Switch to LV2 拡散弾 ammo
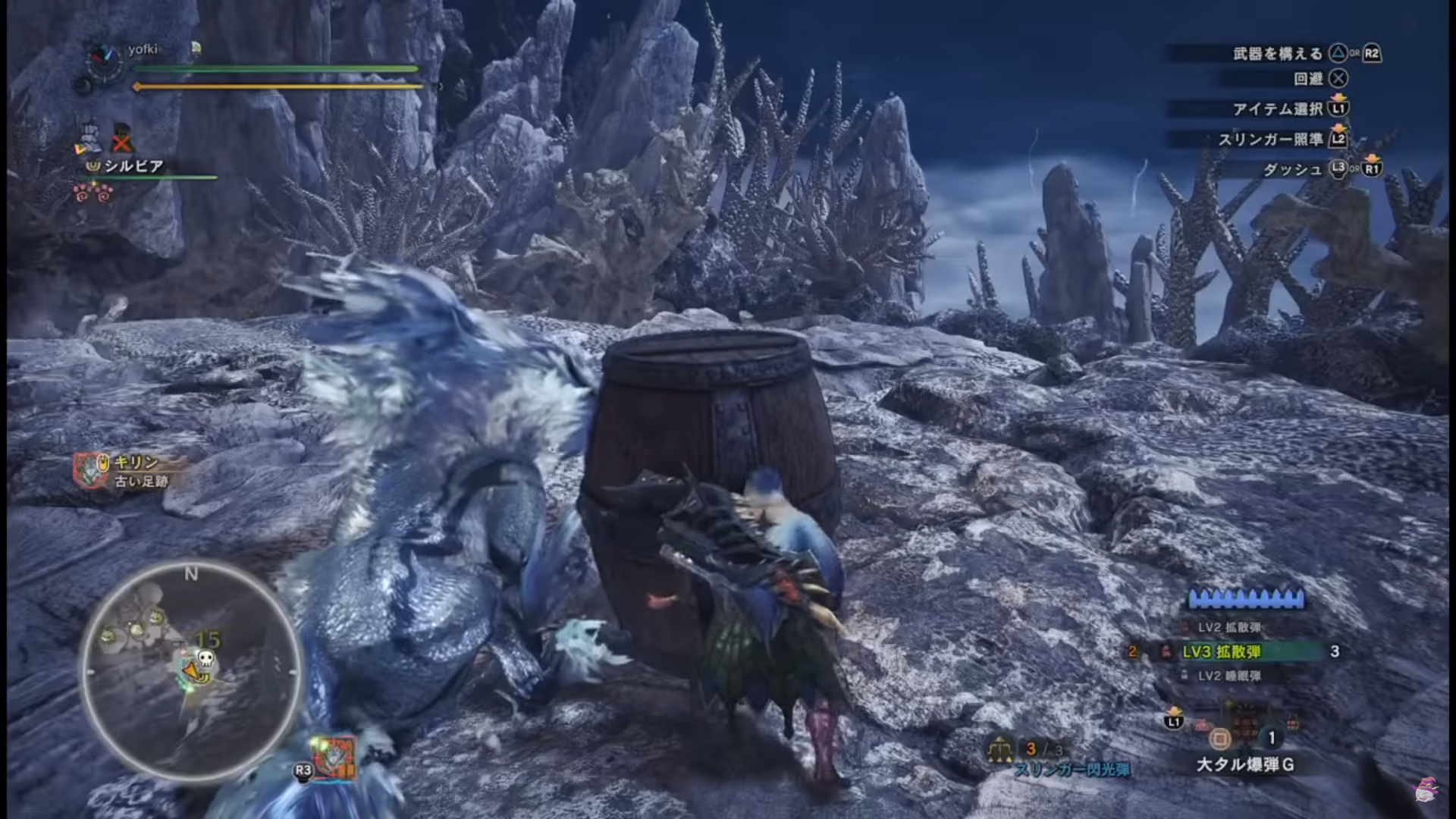Image resolution: width=1456 pixels, height=819 pixels. pos(1228,627)
